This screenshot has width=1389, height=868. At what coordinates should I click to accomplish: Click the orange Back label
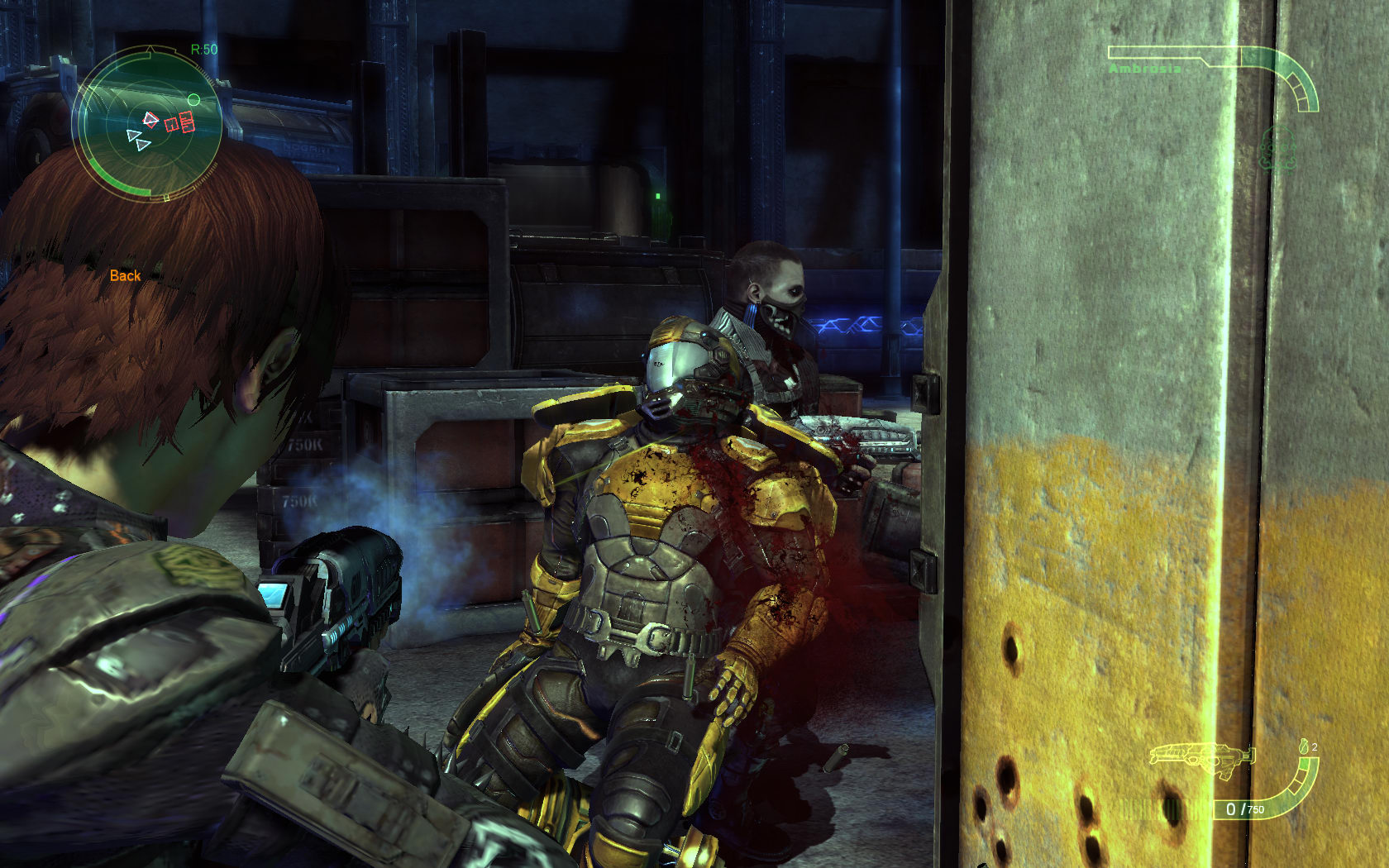coord(125,276)
